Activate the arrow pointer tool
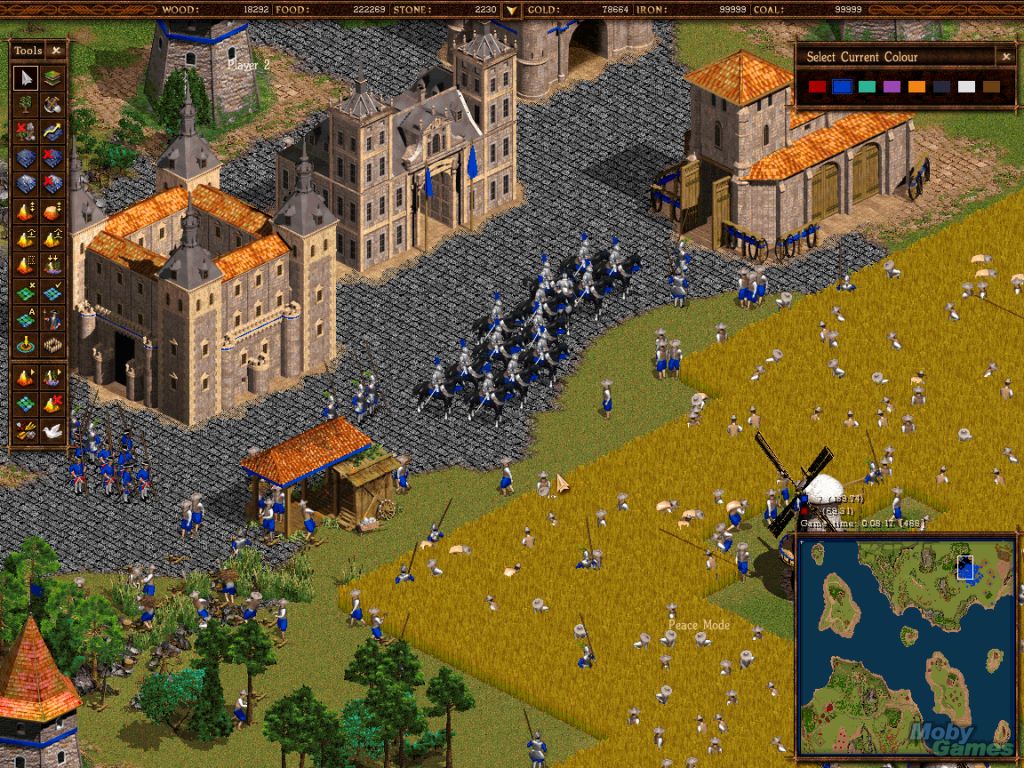Viewport: 1024px width, 768px height. click(26, 77)
